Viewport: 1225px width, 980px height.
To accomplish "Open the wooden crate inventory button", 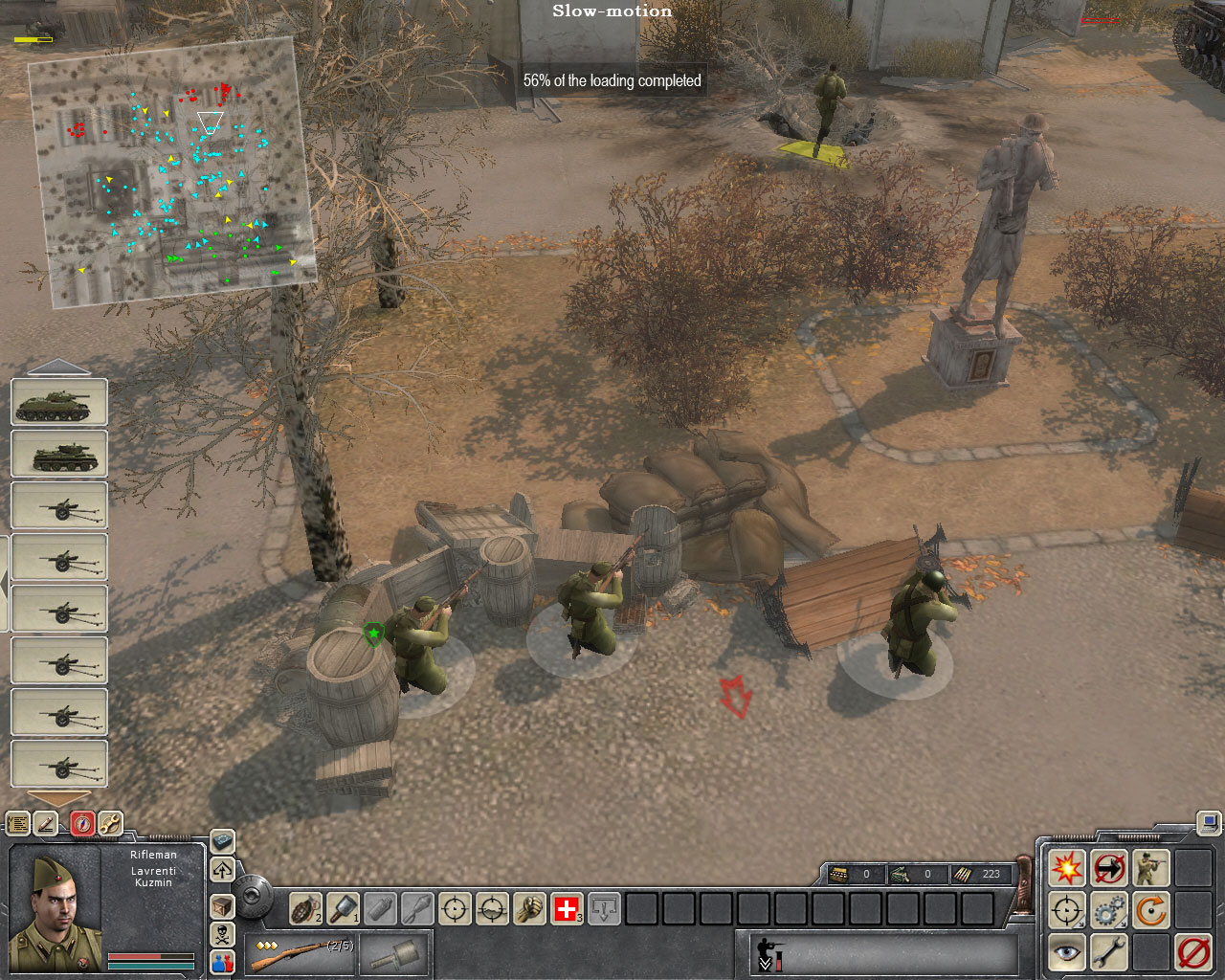I will pos(222,905).
